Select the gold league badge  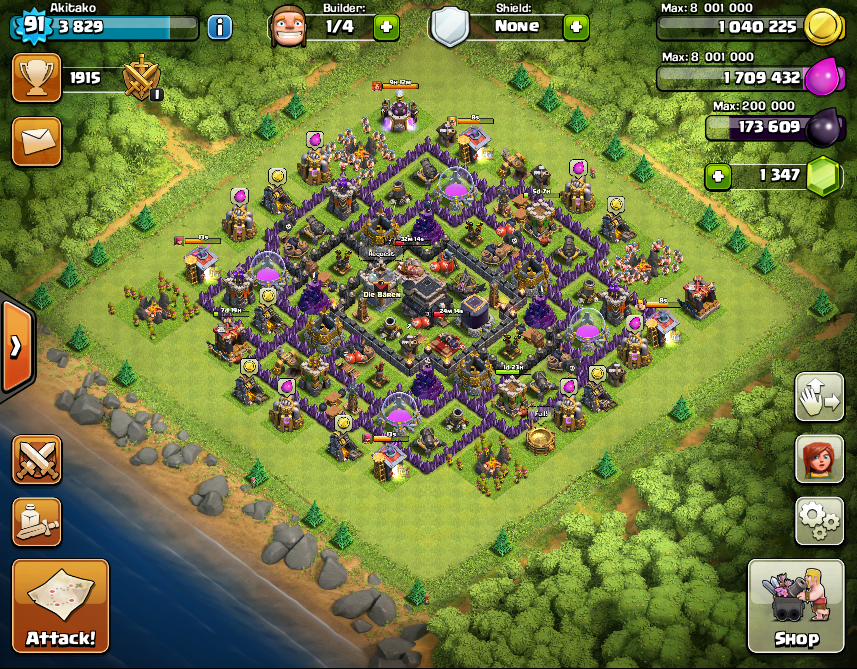(x=141, y=79)
